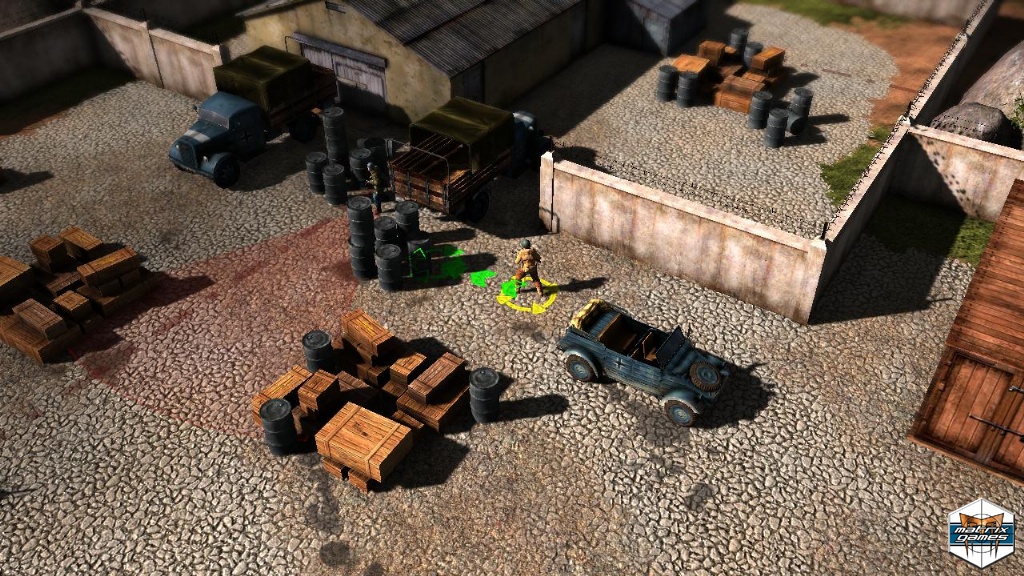1024x576 pixels.
Task: Select the soldier with the yellow selection ring
Action: coord(527,268)
